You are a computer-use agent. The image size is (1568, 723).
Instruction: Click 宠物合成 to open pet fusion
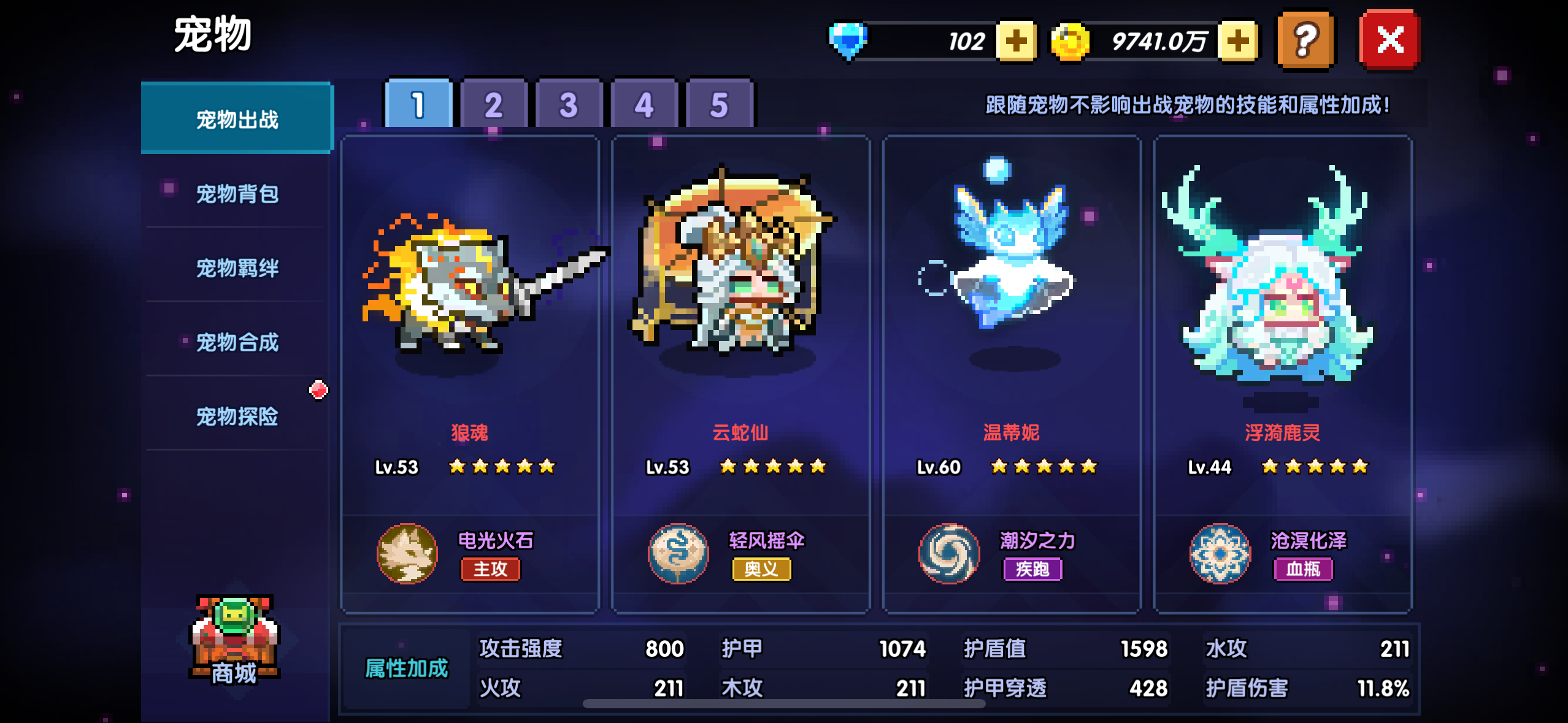pyautogui.click(x=236, y=342)
